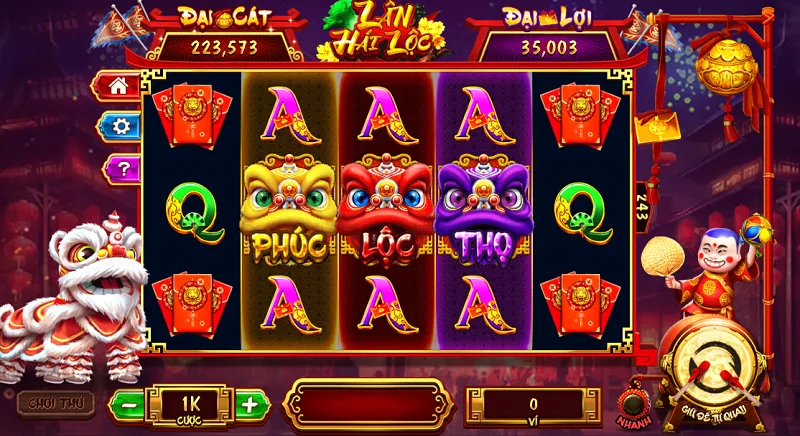Screen dimensions: 800x436
Task: Show the question mark help page
Action: coord(121,168)
